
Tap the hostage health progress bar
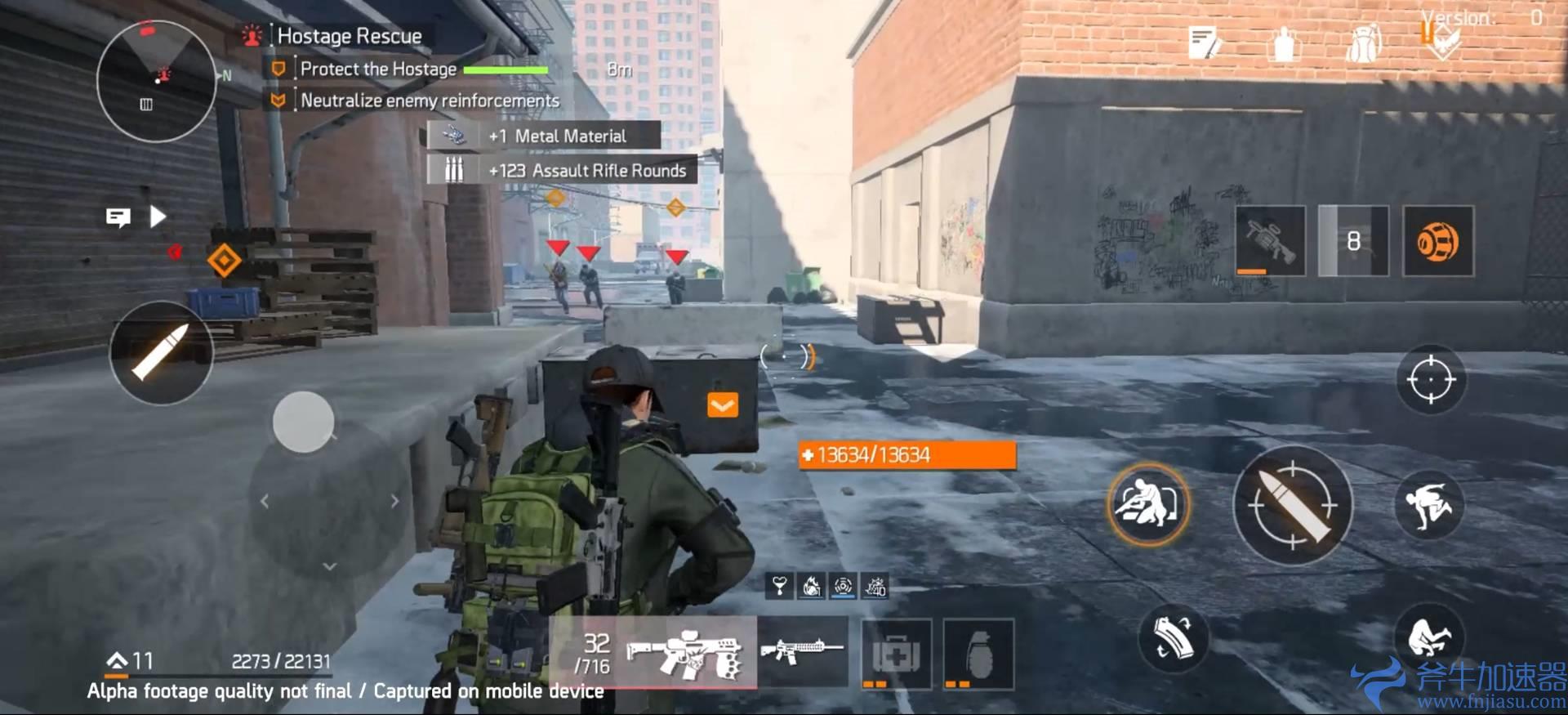tap(508, 71)
